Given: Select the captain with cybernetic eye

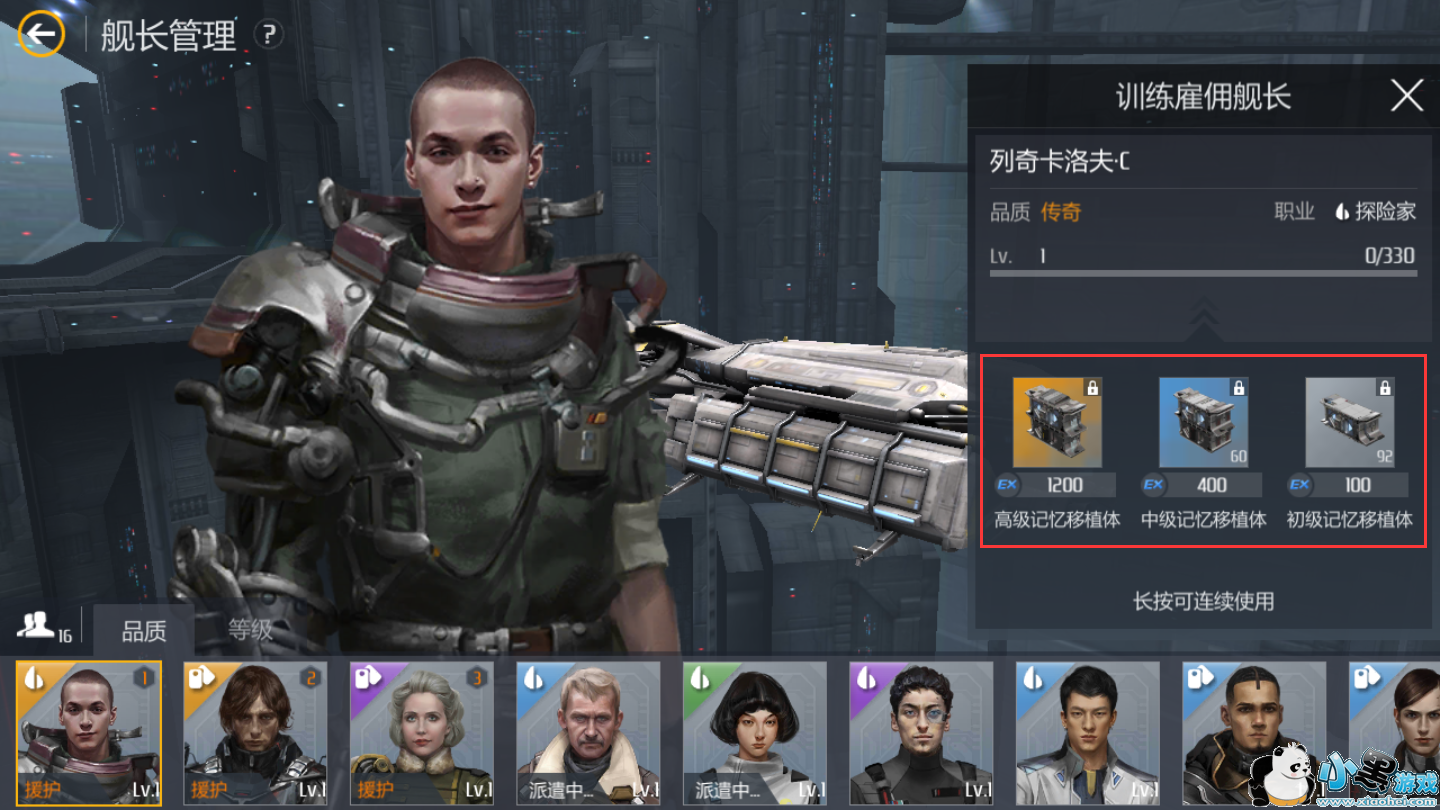Looking at the screenshot, I should click(921, 733).
